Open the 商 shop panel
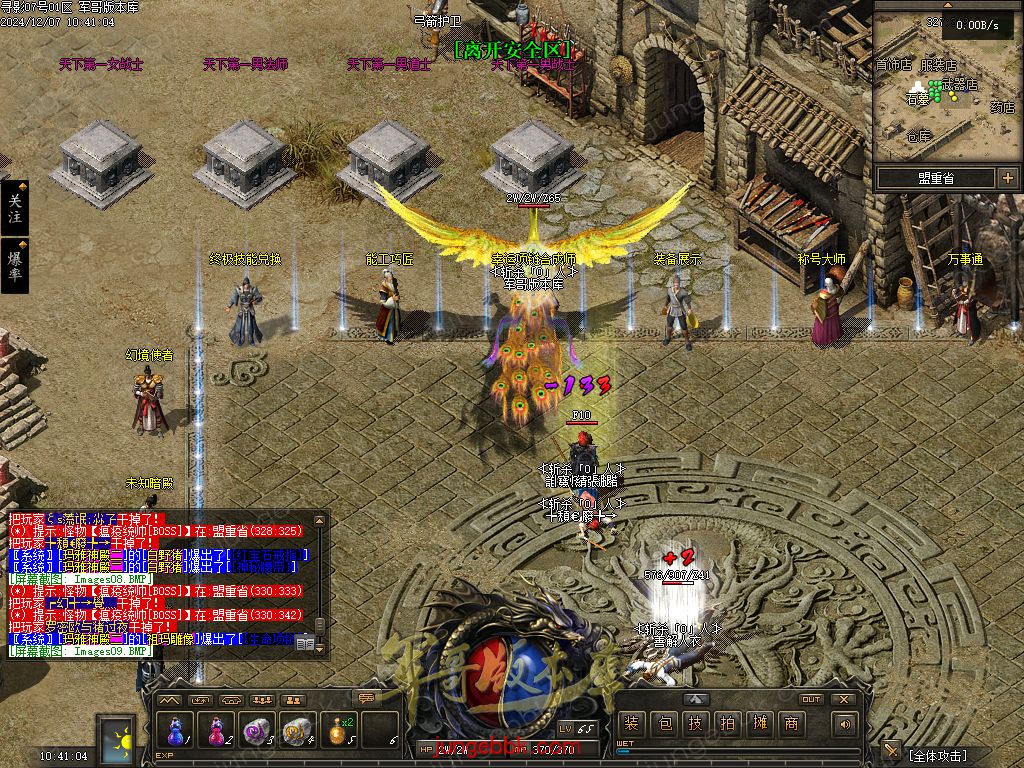Viewport: 1024px width, 768px height. pyautogui.click(x=791, y=724)
